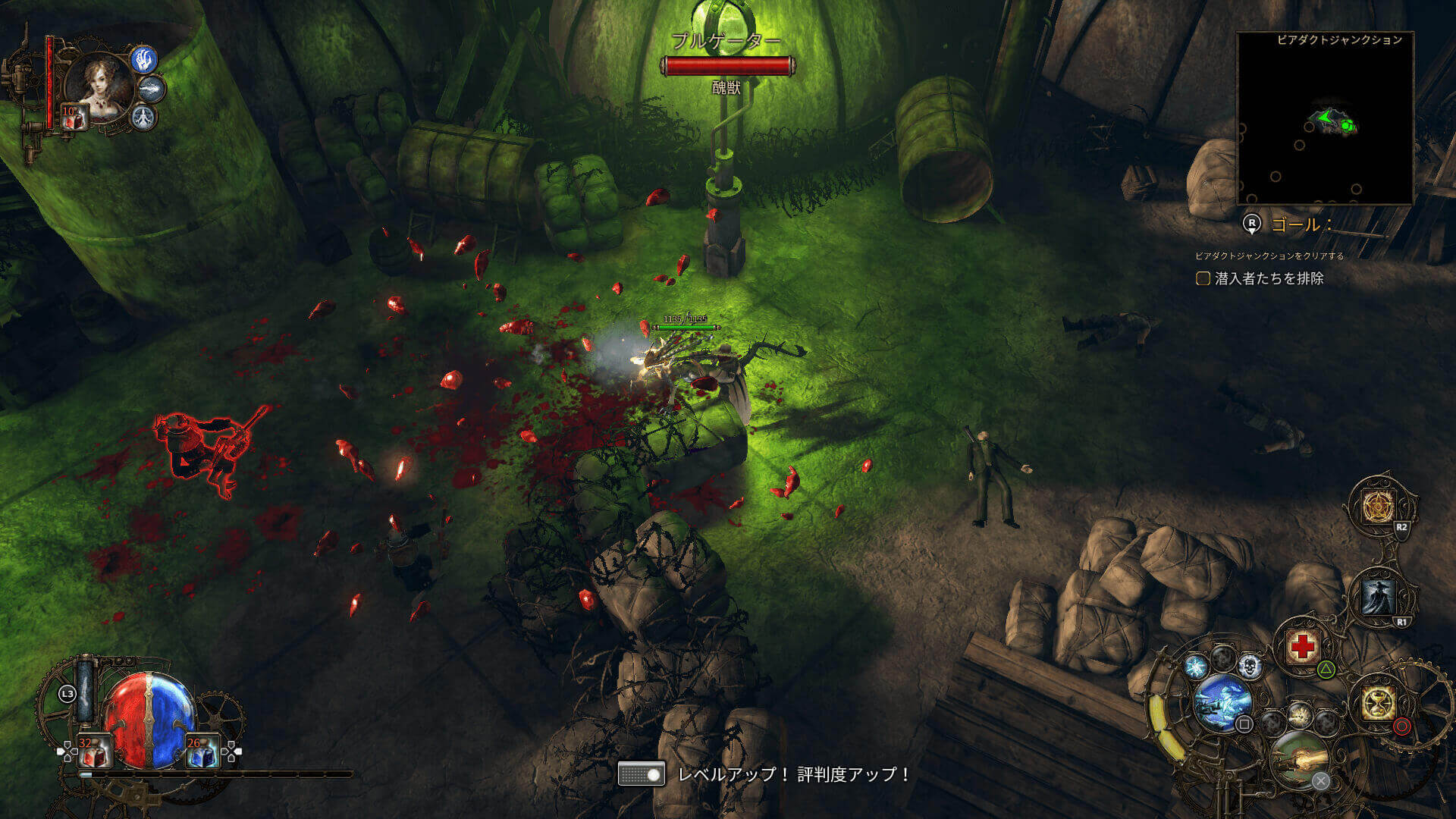Click the ghostly Katarina companion orb icon
Screen dimensions: 1456x819
coord(1222,703)
